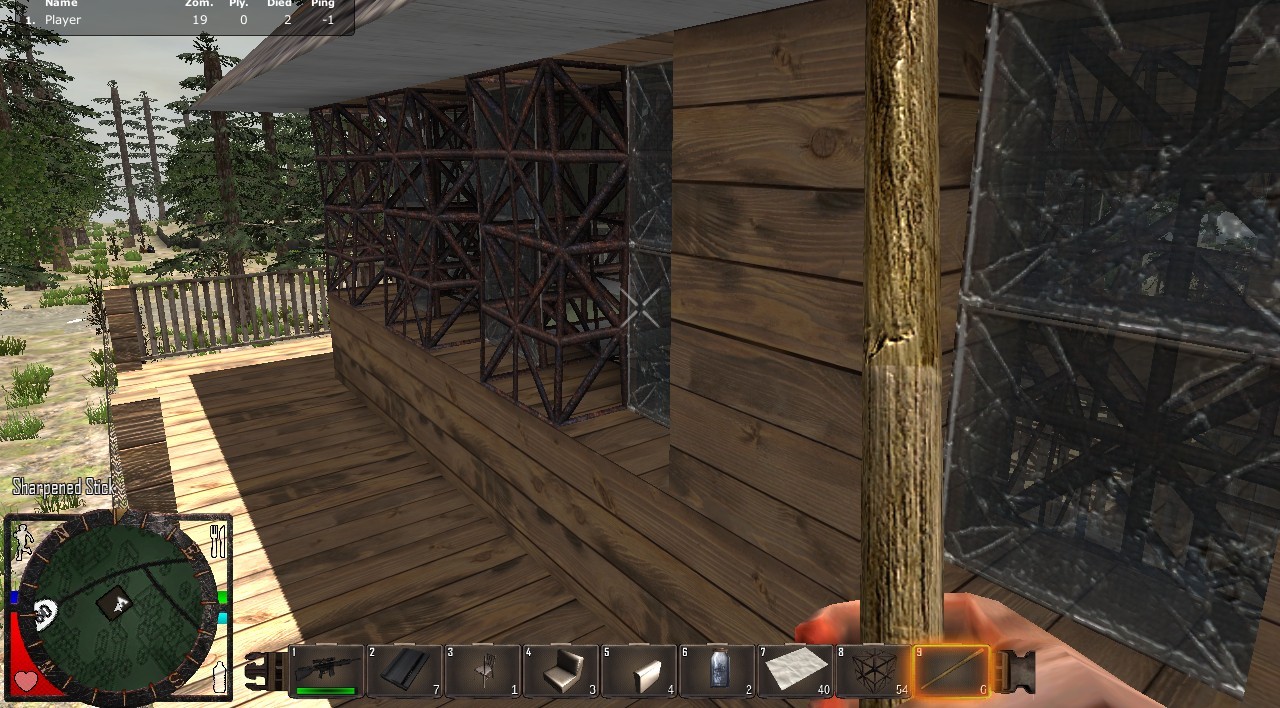Image resolution: width=1280 pixels, height=708 pixels.
Task: Select the glass water jar slot
Action: pyautogui.click(x=716, y=670)
